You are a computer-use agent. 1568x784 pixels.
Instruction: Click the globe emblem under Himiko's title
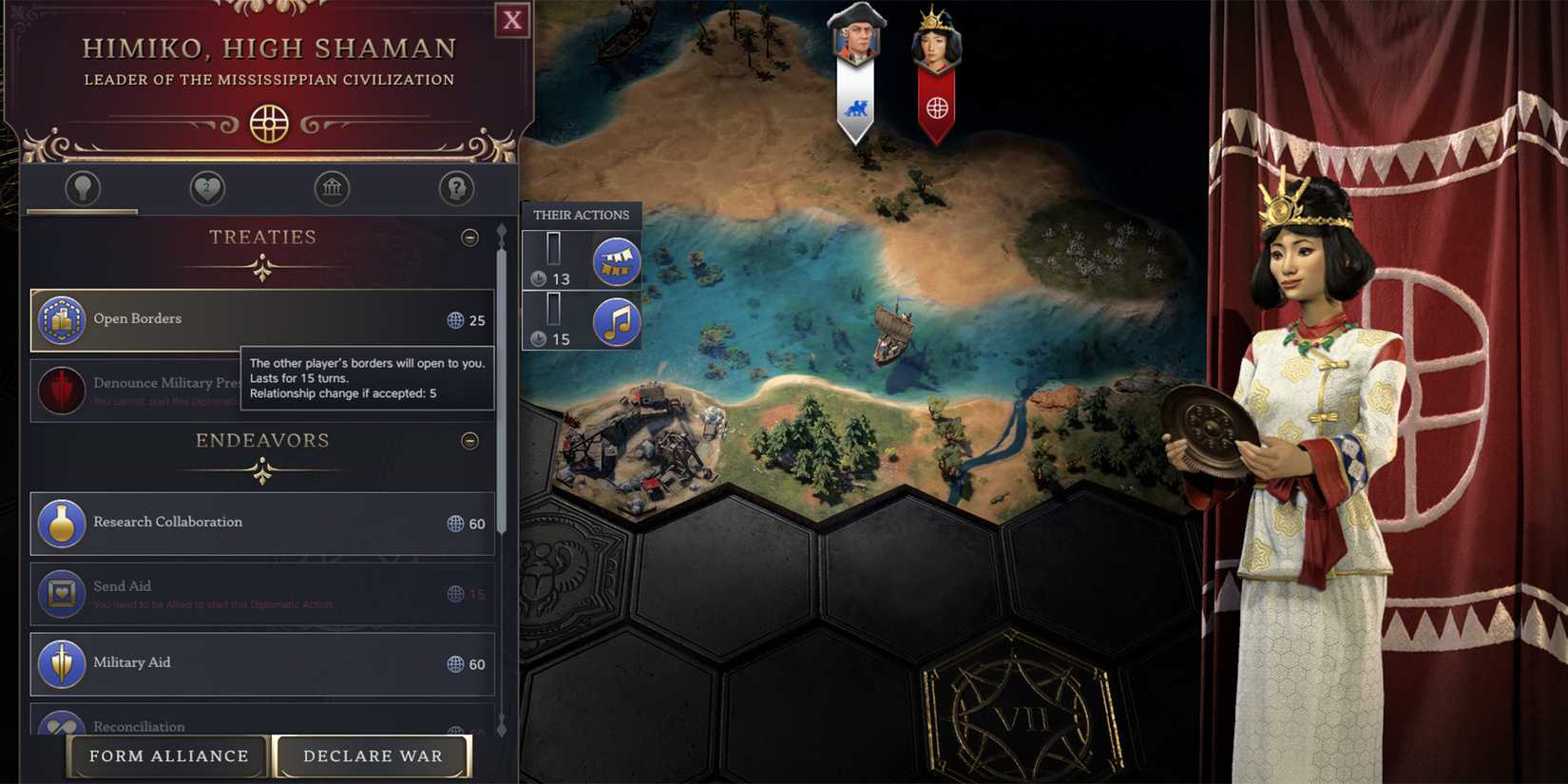(269, 124)
